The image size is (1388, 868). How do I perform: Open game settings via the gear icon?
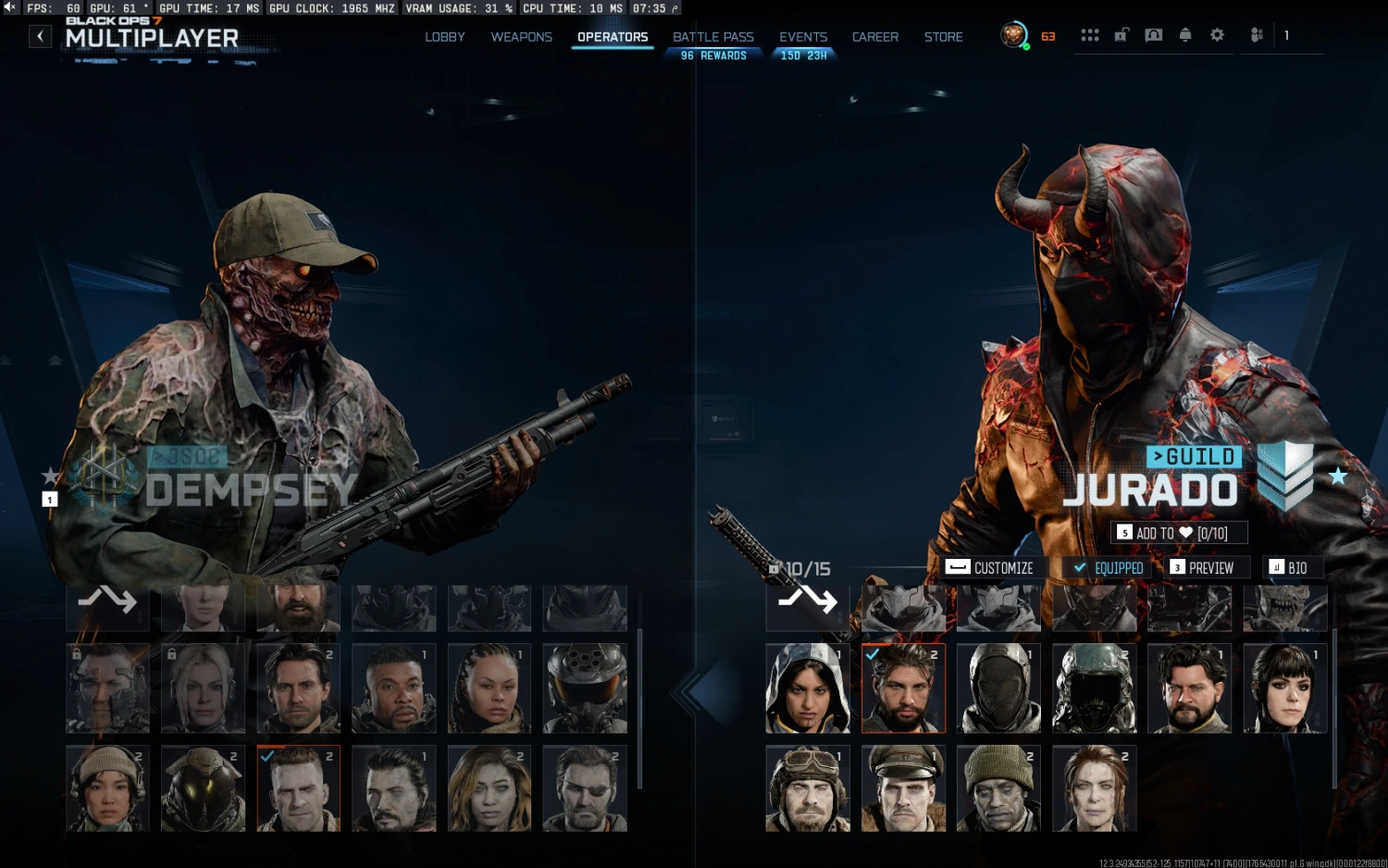(1217, 34)
